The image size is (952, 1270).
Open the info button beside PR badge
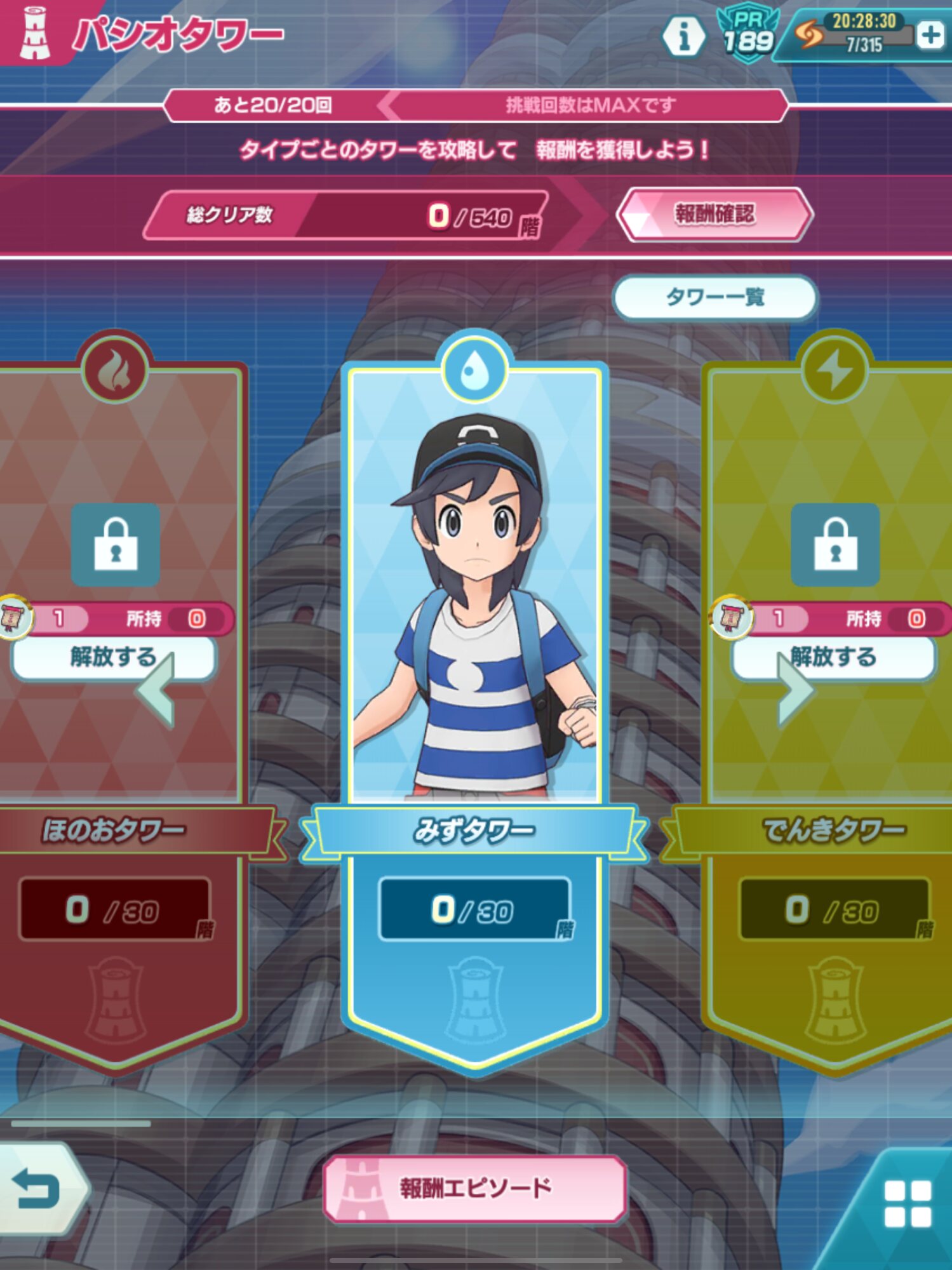(x=683, y=37)
